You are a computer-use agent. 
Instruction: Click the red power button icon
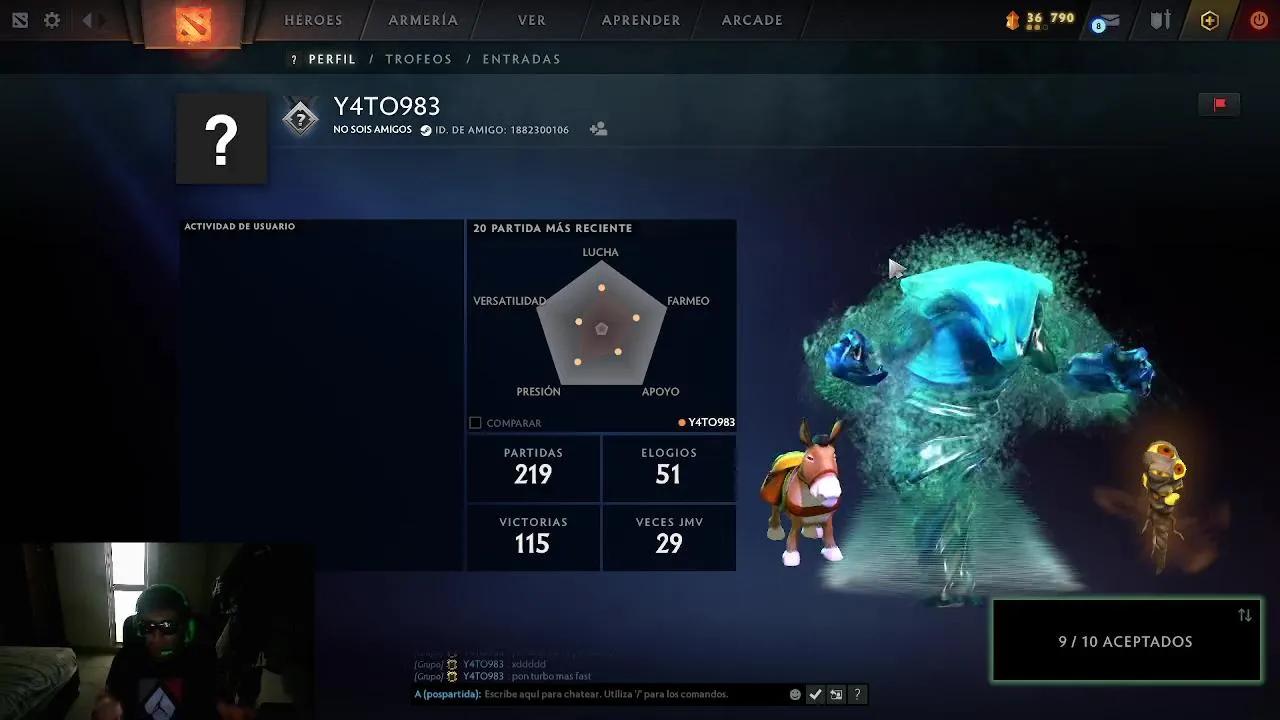1258,20
